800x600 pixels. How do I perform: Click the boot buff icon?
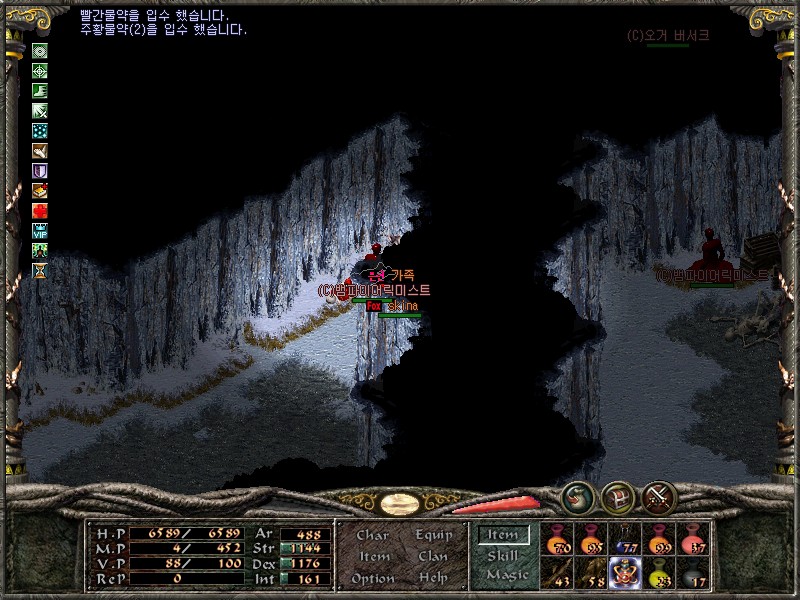[x=40, y=91]
